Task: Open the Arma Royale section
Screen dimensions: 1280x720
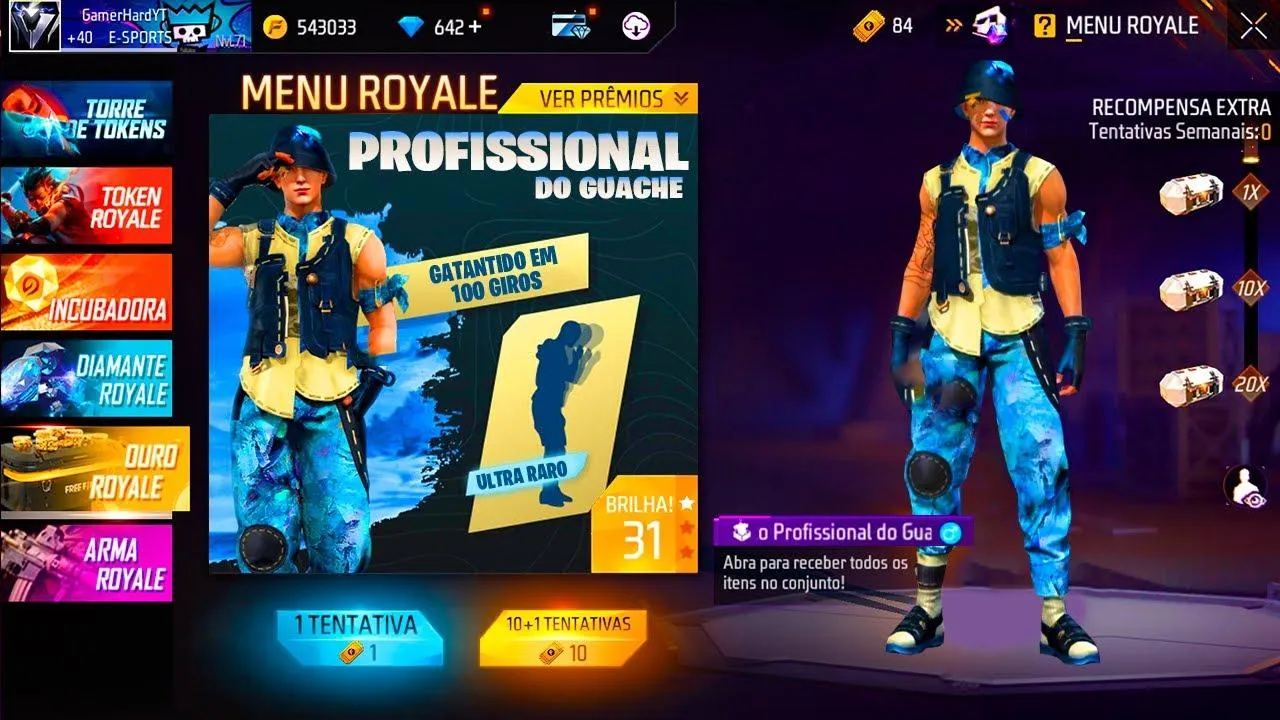Action: 90,560
